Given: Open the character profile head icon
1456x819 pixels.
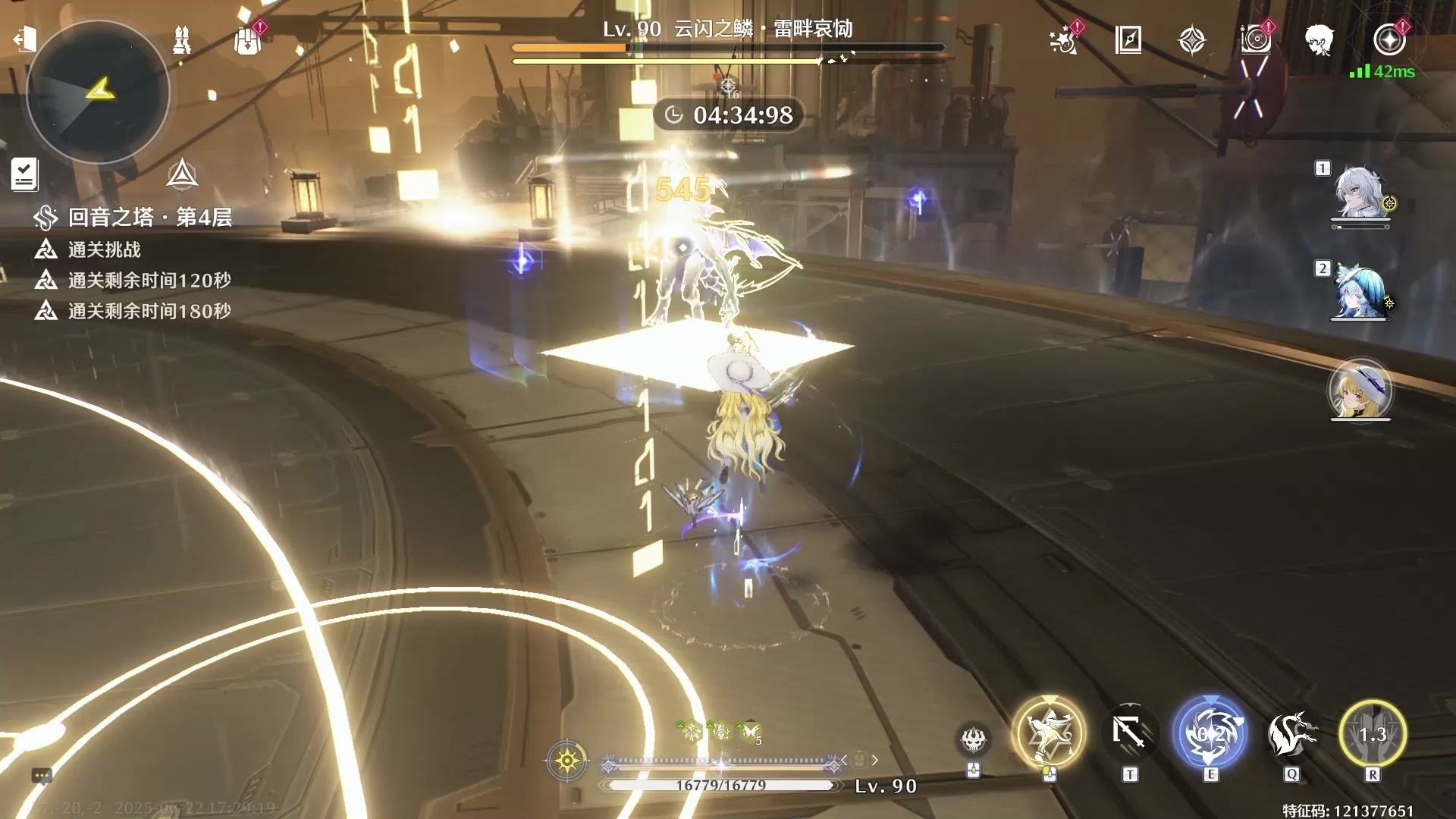Looking at the screenshot, I should [1319, 39].
